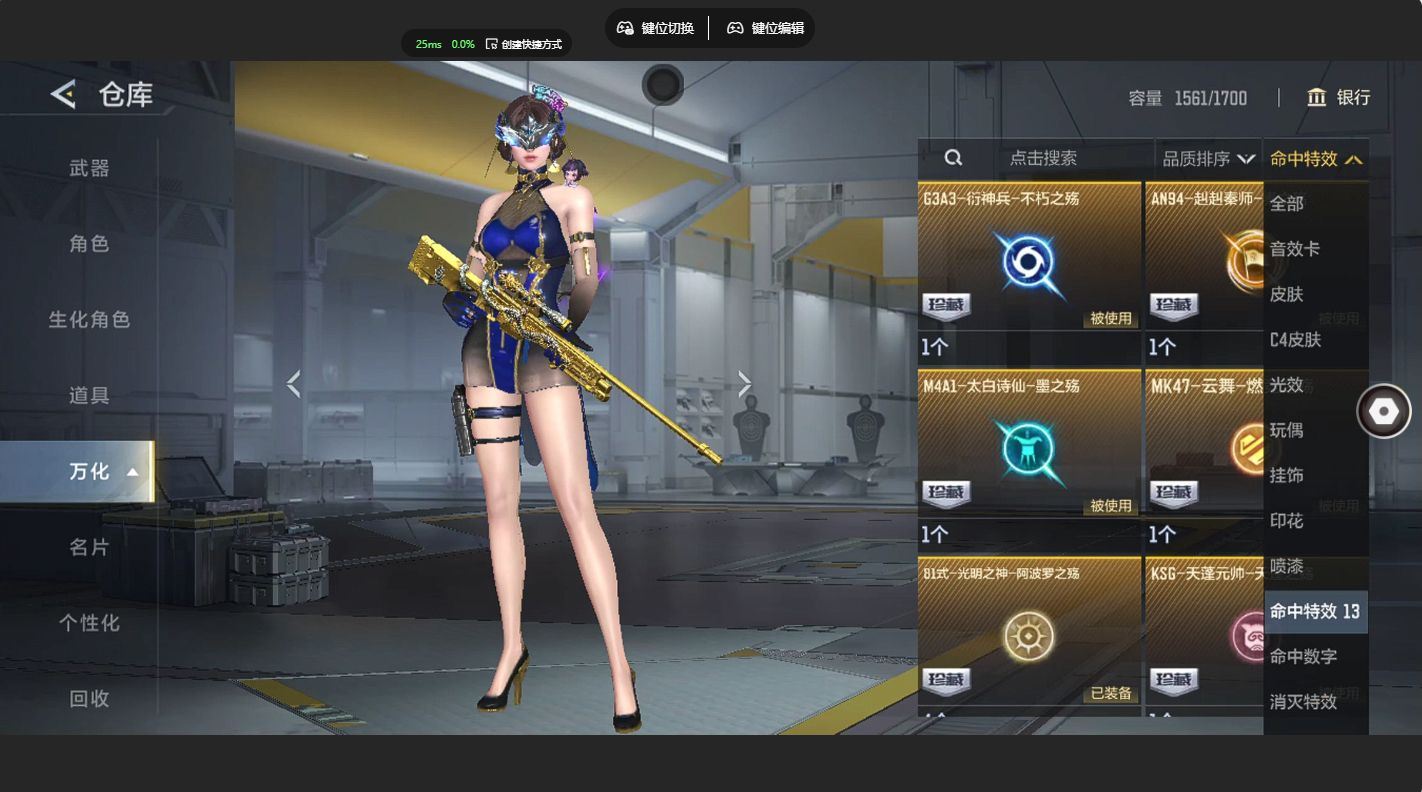Open the 键位编辑 key mapping editor
Image resolution: width=1422 pixels, height=792 pixels.
click(x=765, y=28)
